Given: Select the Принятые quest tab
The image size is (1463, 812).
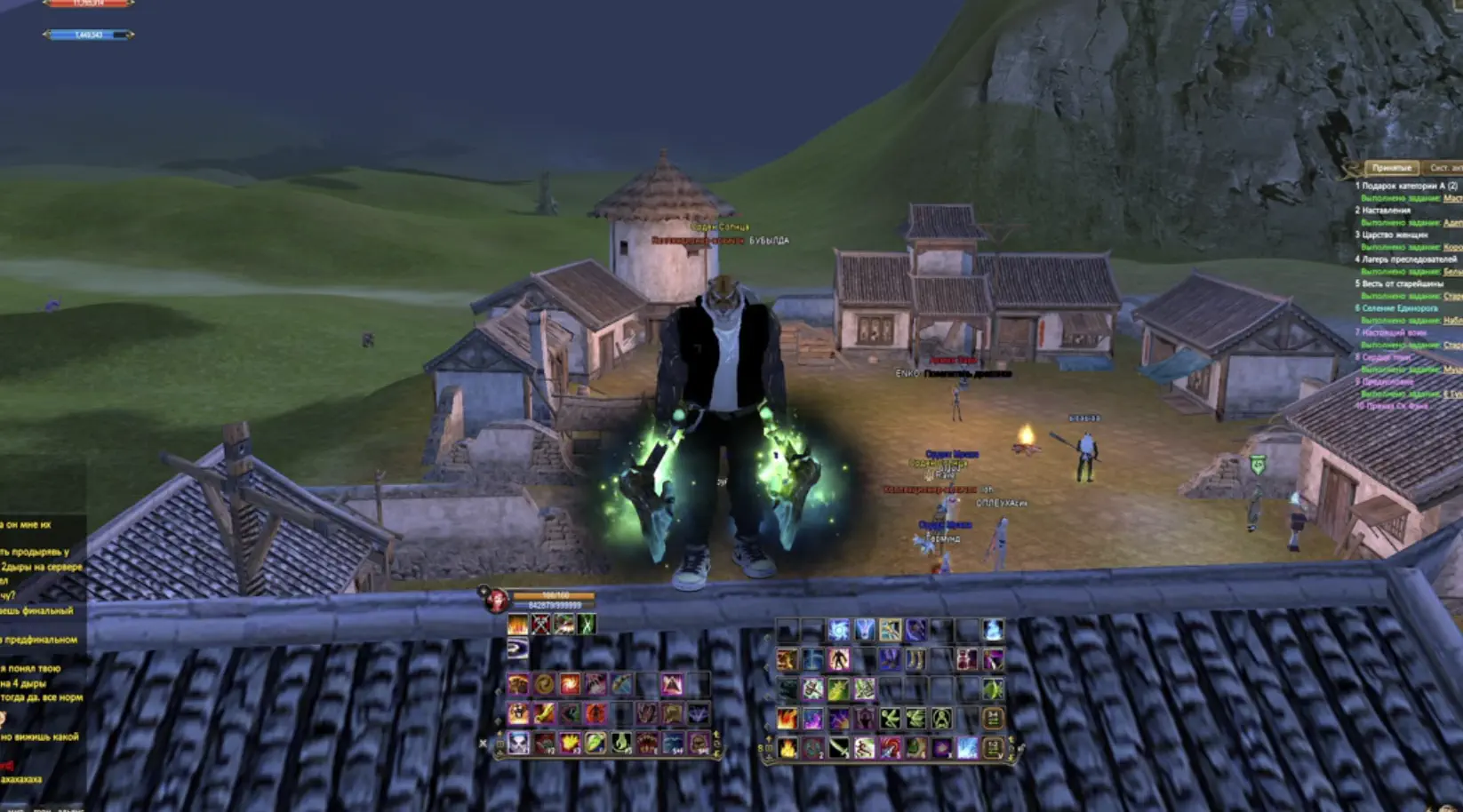Looking at the screenshot, I should pyautogui.click(x=1393, y=166).
